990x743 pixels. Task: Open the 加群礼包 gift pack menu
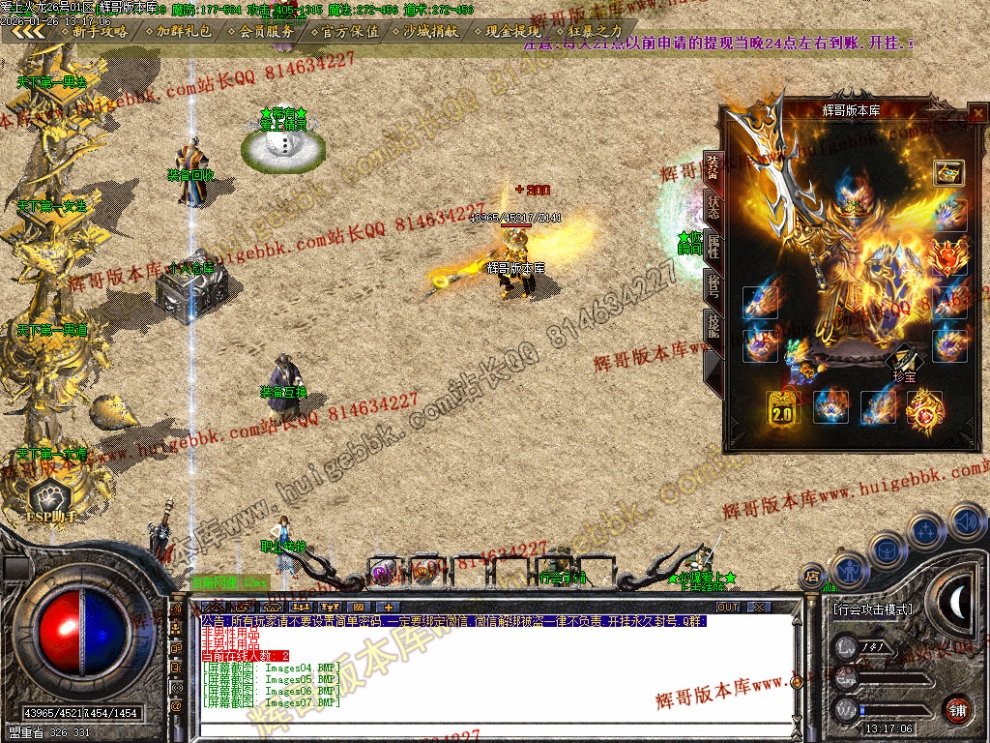click(184, 31)
